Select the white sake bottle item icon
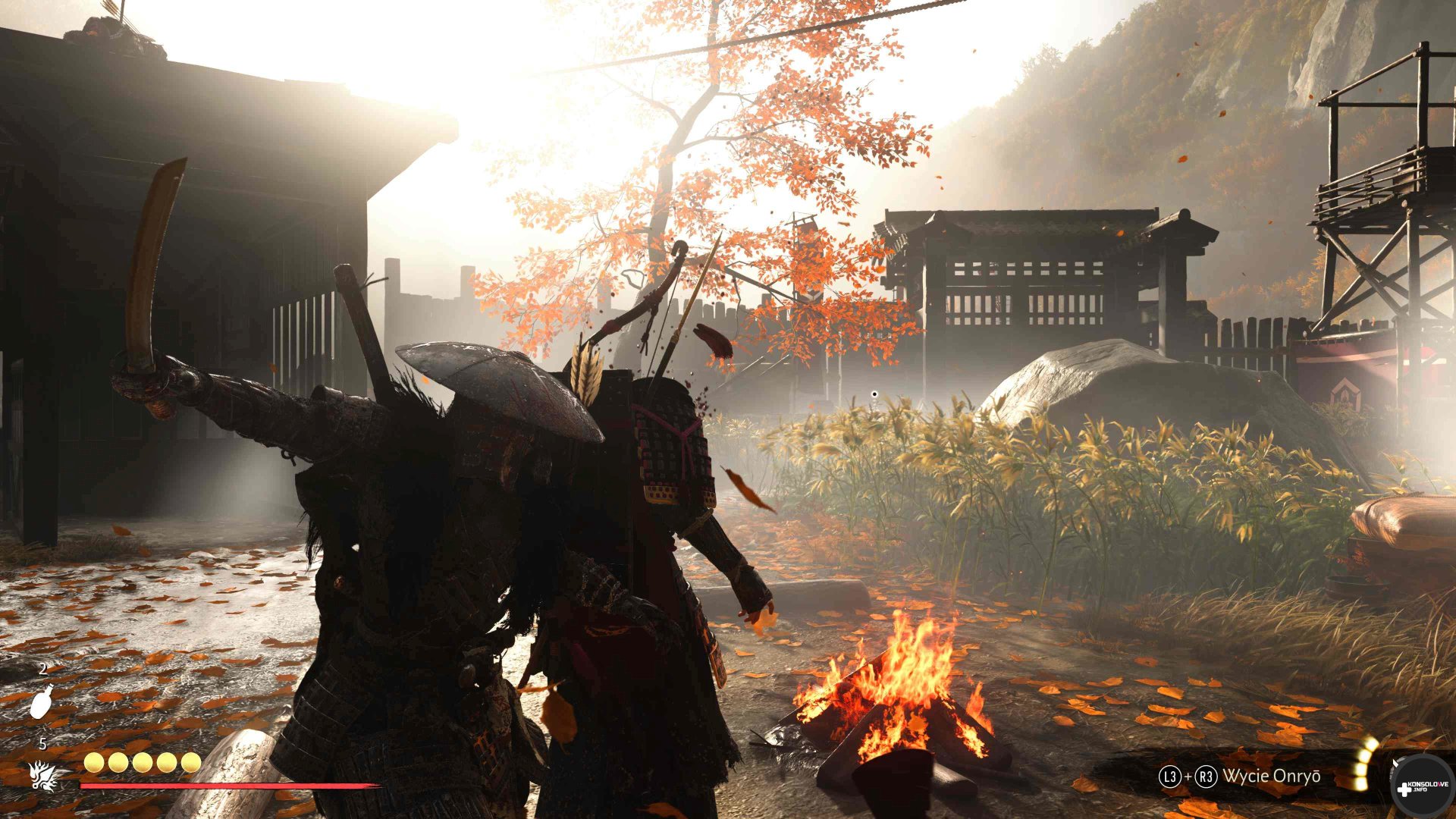Image resolution: width=1456 pixels, height=819 pixels. [42, 701]
